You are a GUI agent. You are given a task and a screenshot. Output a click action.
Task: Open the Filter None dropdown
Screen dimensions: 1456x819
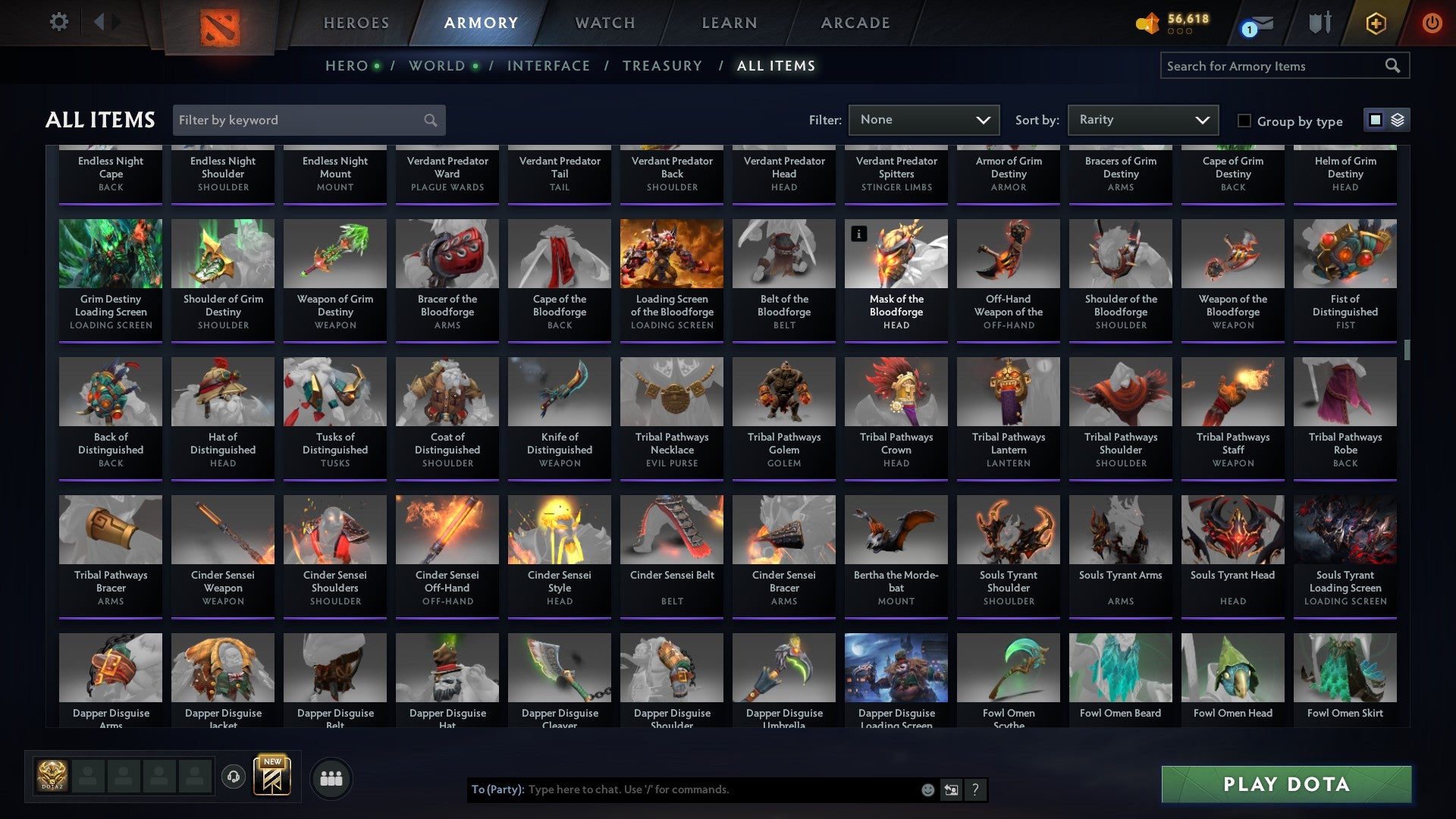924,119
